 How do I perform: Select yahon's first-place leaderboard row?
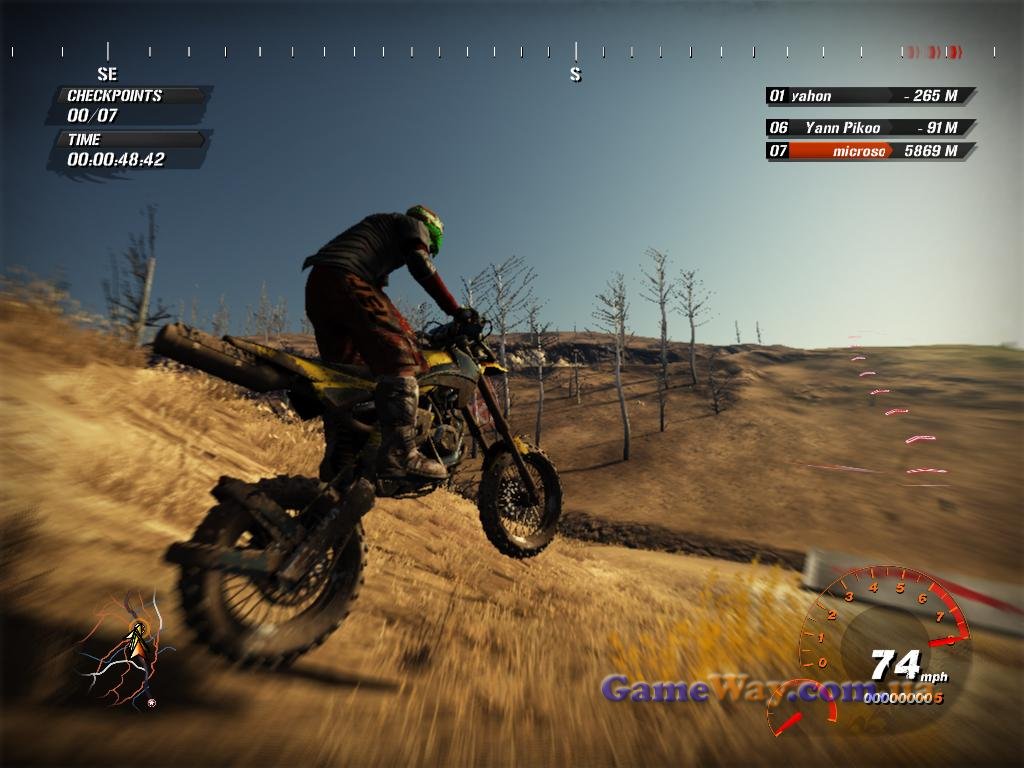870,96
